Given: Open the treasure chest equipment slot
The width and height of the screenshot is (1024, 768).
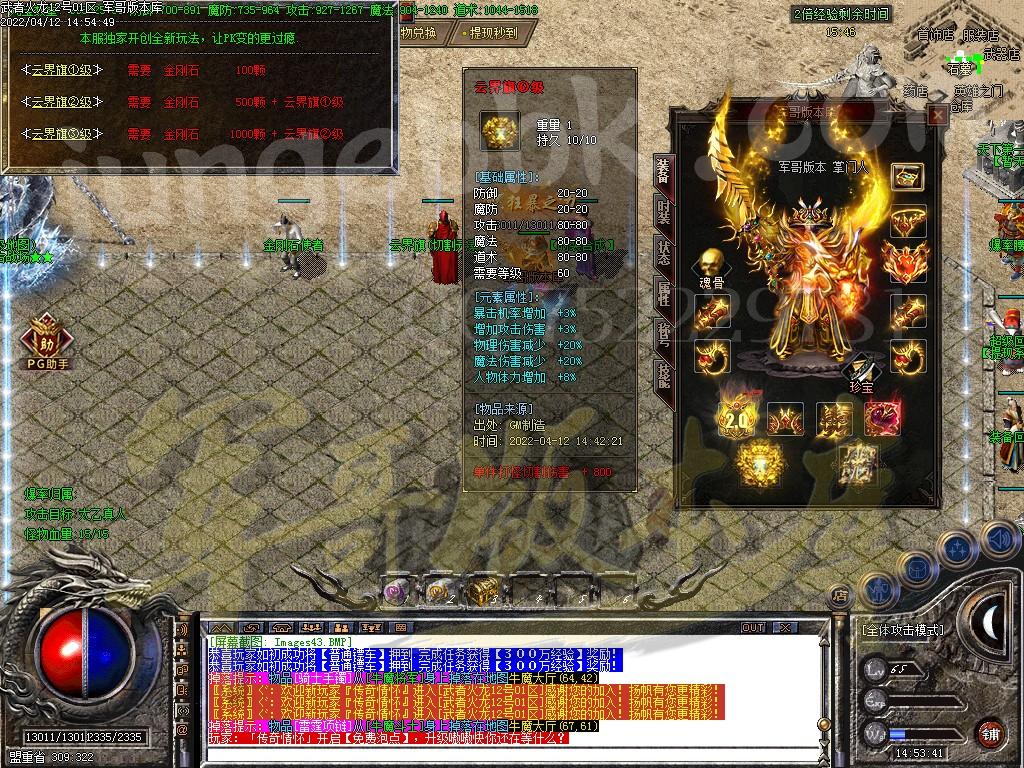Looking at the screenshot, I should click(x=907, y=177).
